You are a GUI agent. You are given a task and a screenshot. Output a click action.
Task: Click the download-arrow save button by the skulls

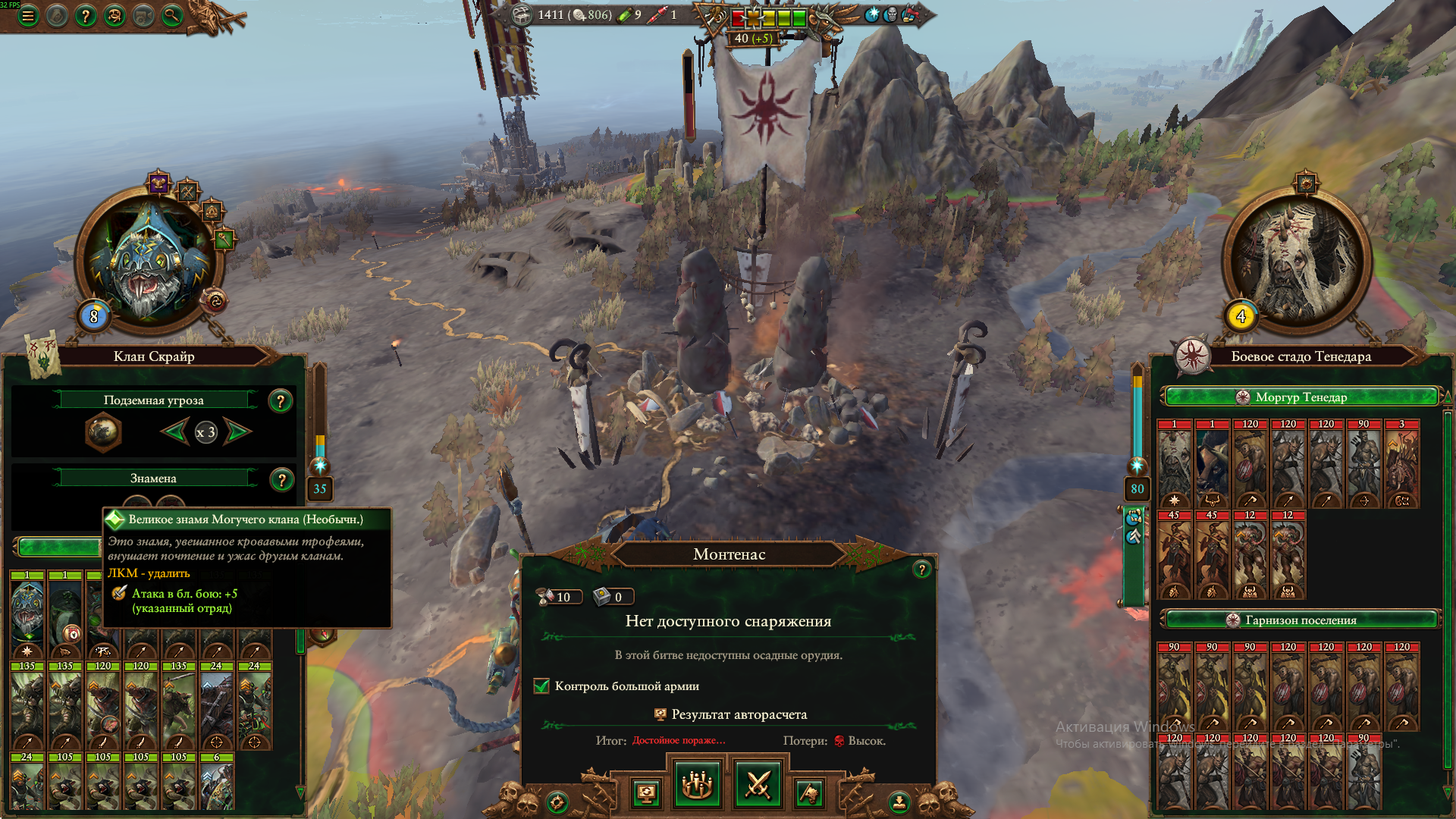[x=899, y=801]
